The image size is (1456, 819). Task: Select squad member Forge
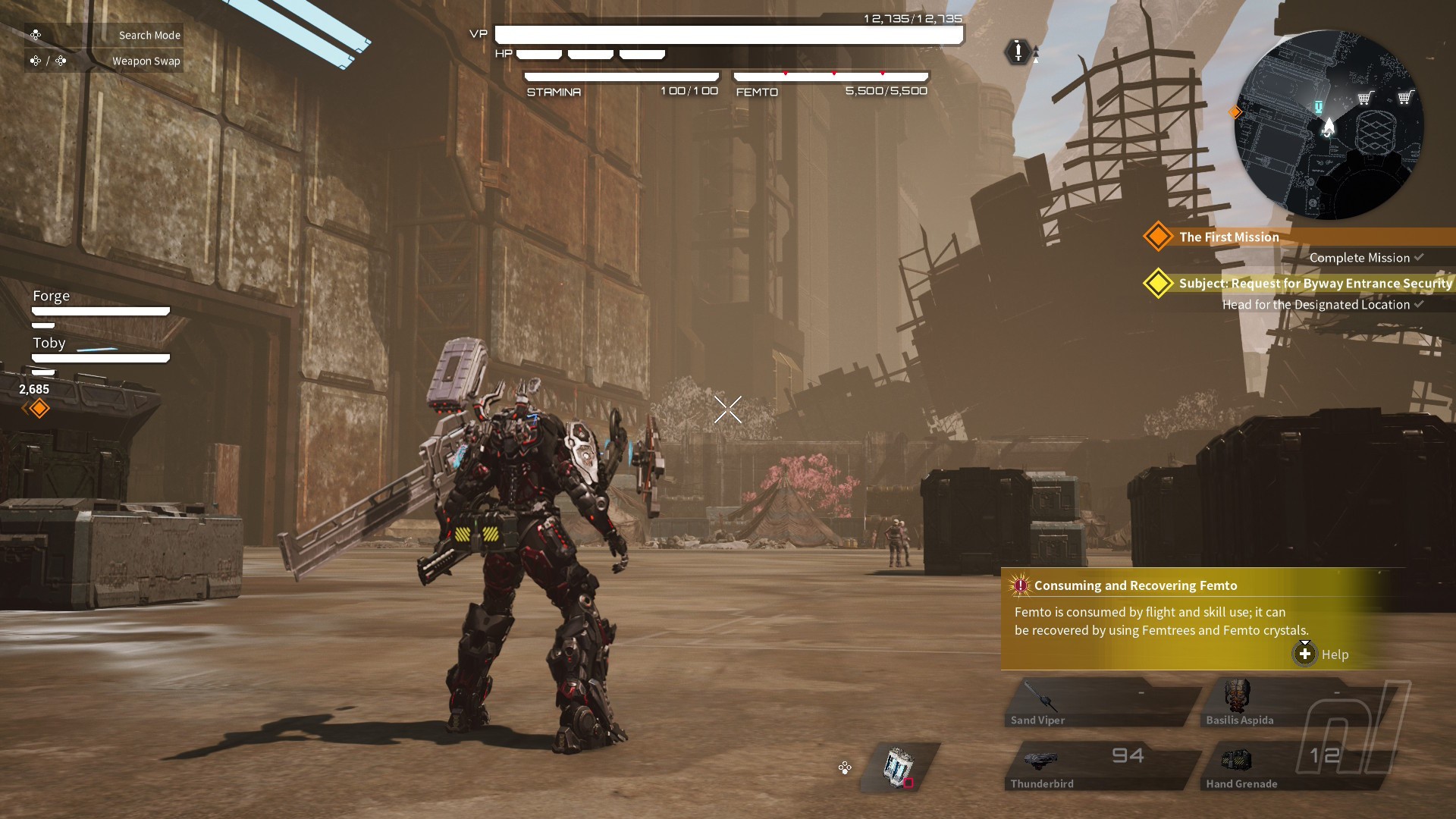pyautogui.click(x=52, y=297)
